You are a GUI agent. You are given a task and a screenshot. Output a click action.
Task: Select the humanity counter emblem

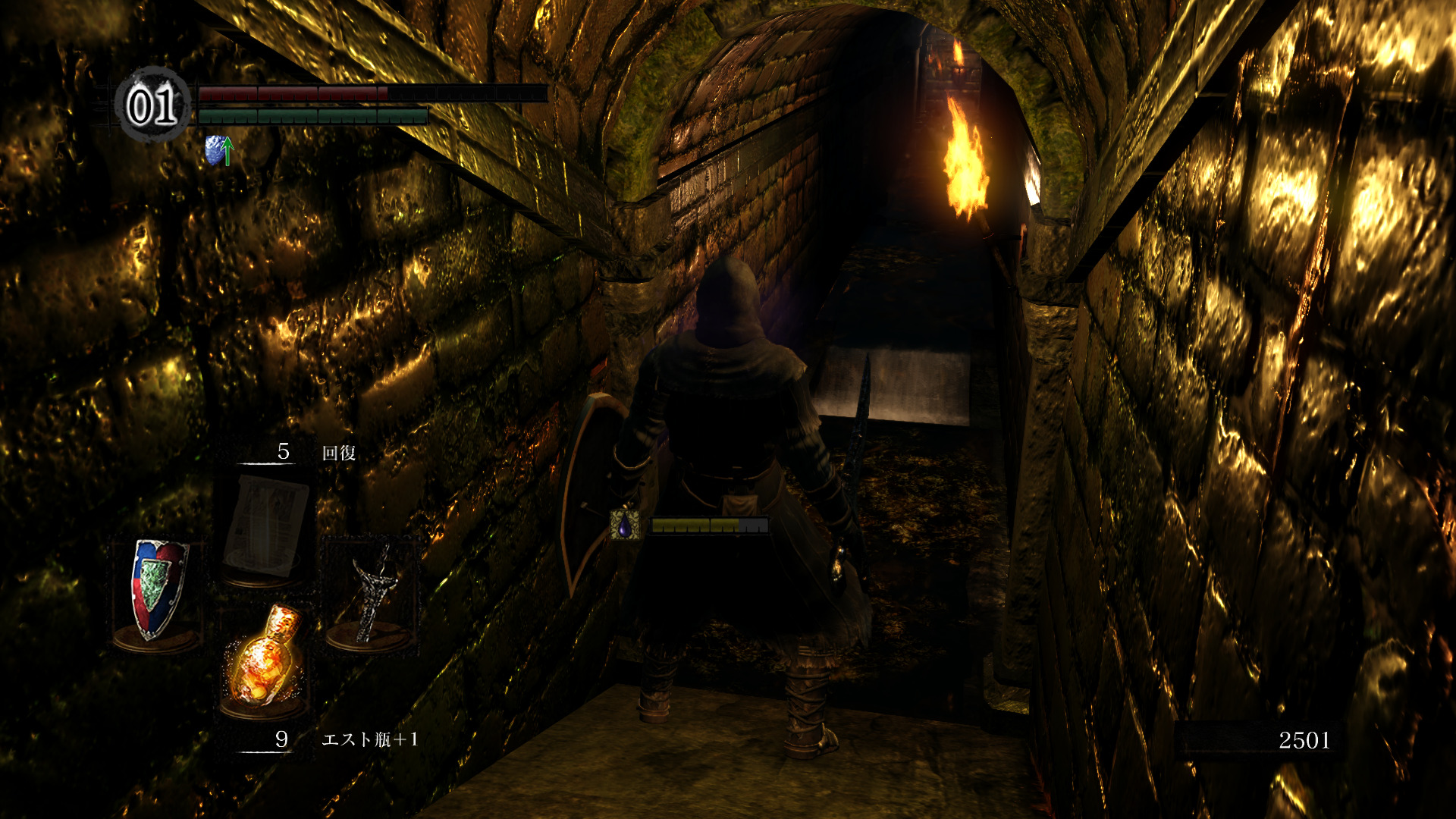coord(153,105)
